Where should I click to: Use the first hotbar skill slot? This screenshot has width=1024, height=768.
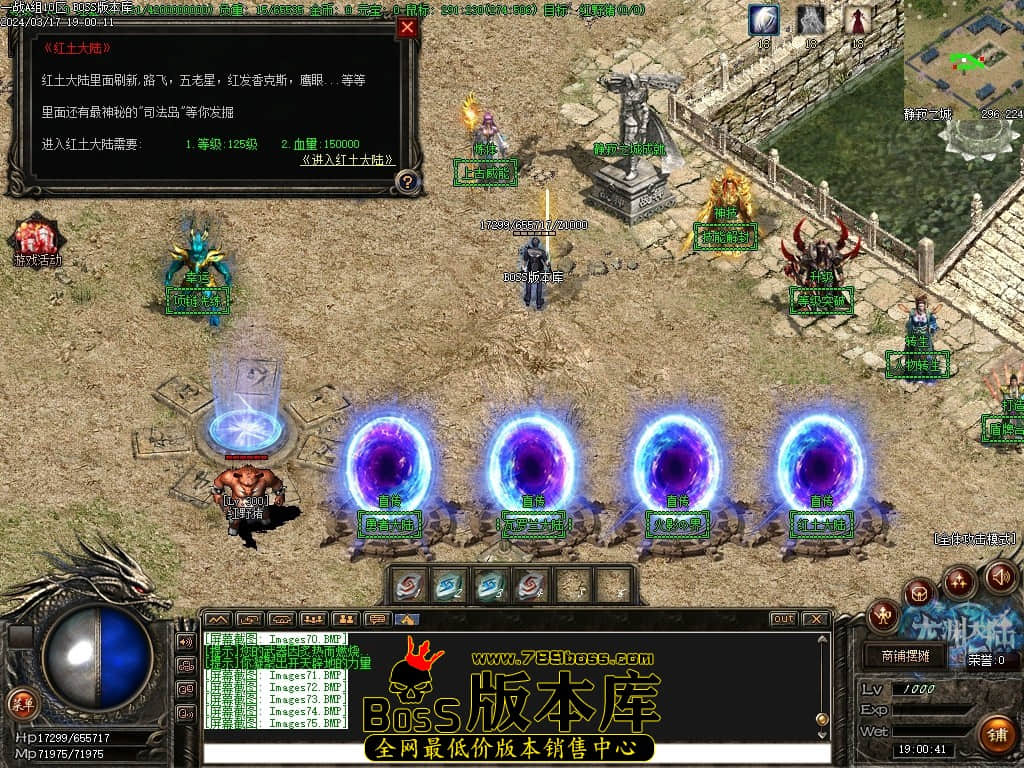(x=409, y=586)
